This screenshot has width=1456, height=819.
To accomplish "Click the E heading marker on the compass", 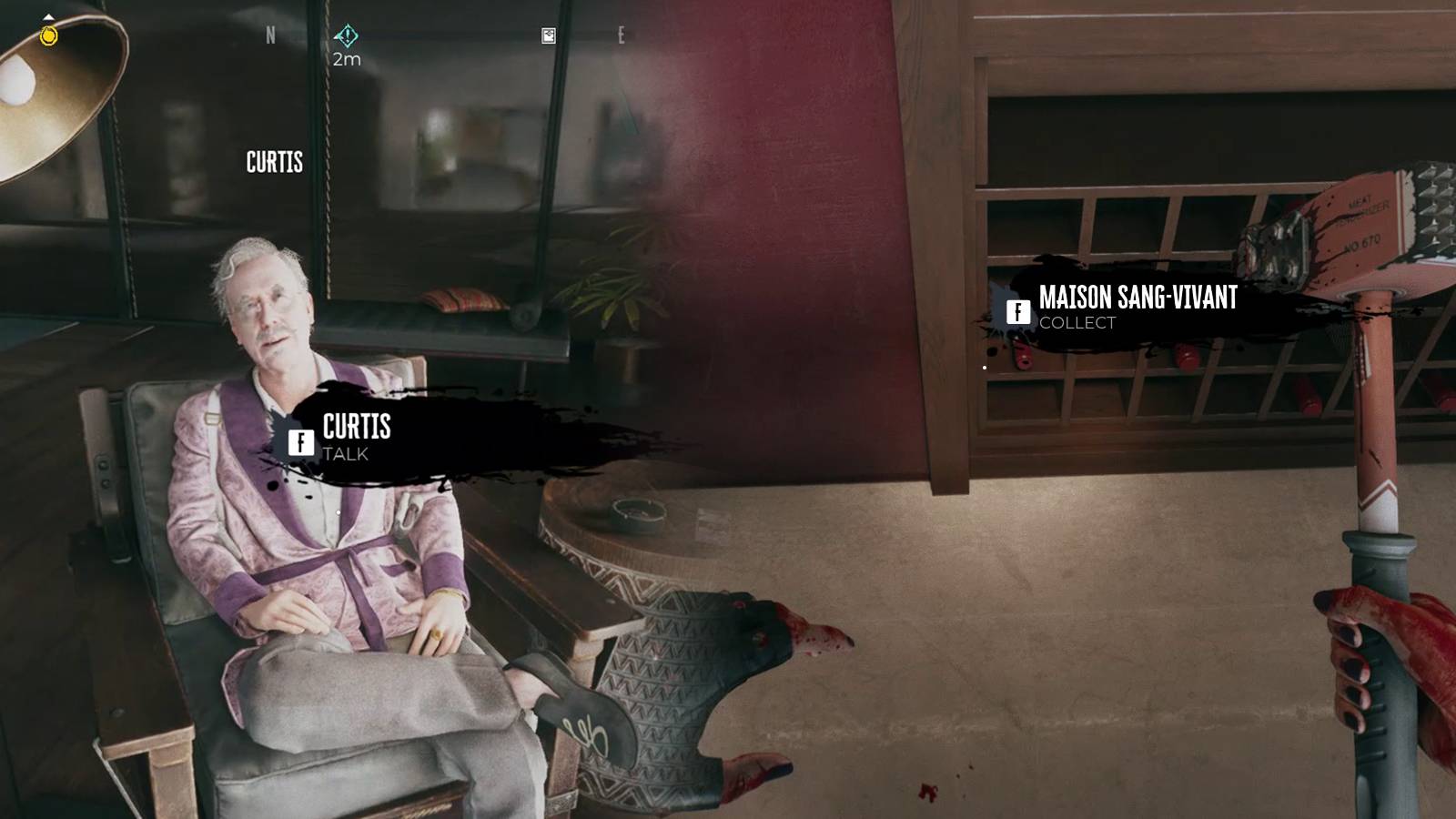I will coord(621,34).
